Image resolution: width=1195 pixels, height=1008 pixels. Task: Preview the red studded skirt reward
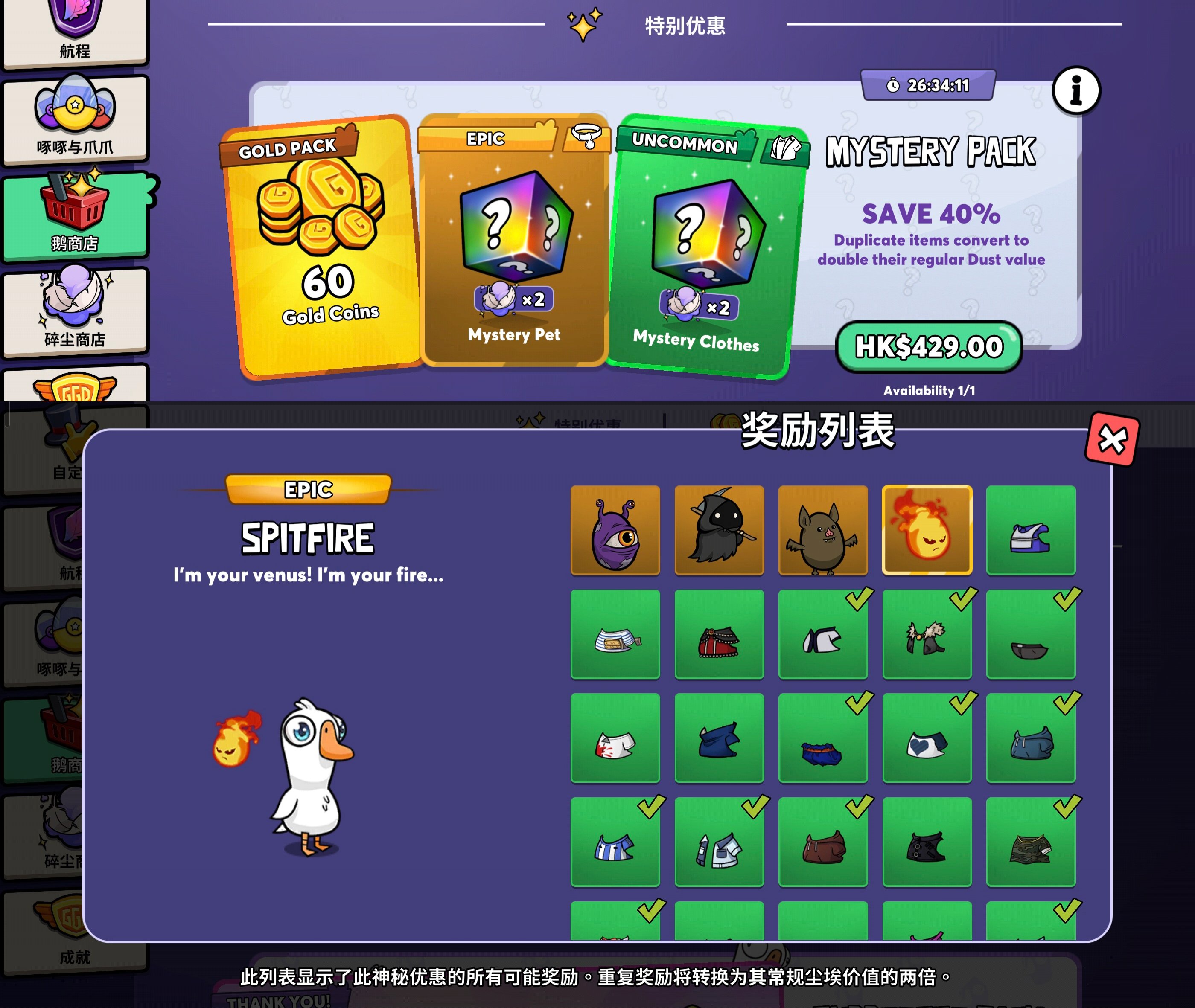pyautogui.click(x=719, y=634)
